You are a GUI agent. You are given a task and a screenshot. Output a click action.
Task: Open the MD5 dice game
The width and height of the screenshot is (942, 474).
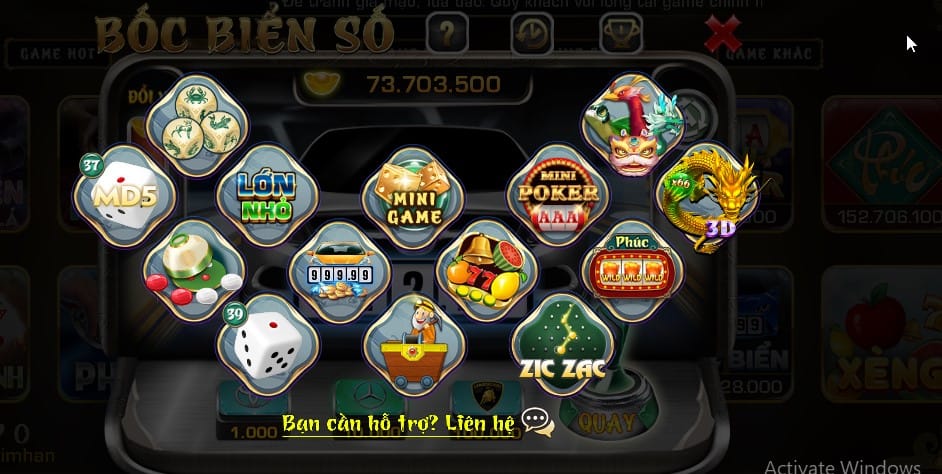(x=117, y=194)
